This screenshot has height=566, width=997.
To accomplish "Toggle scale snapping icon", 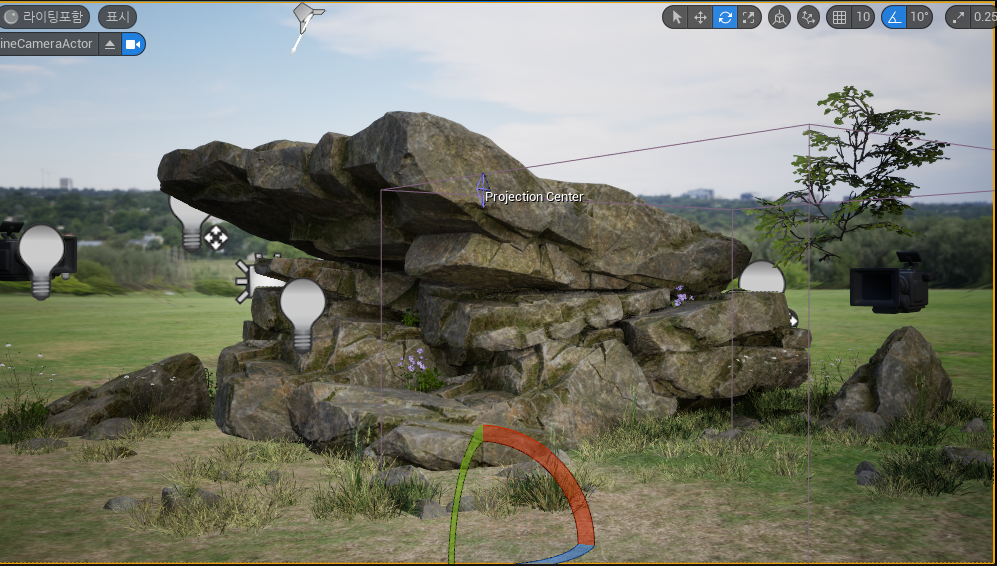I will [959, 17].
